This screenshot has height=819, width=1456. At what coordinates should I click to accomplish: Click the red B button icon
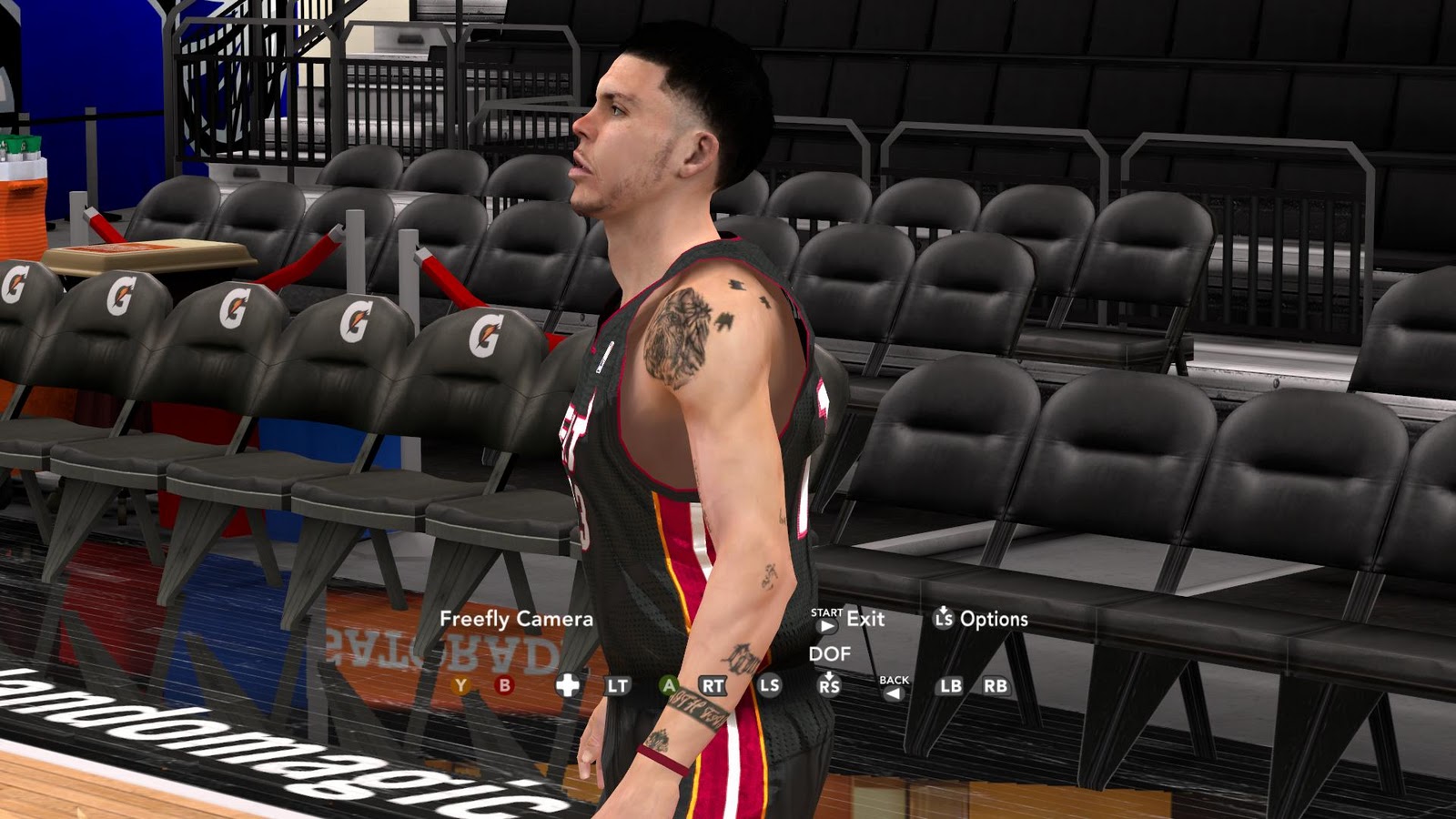(504, 684)
